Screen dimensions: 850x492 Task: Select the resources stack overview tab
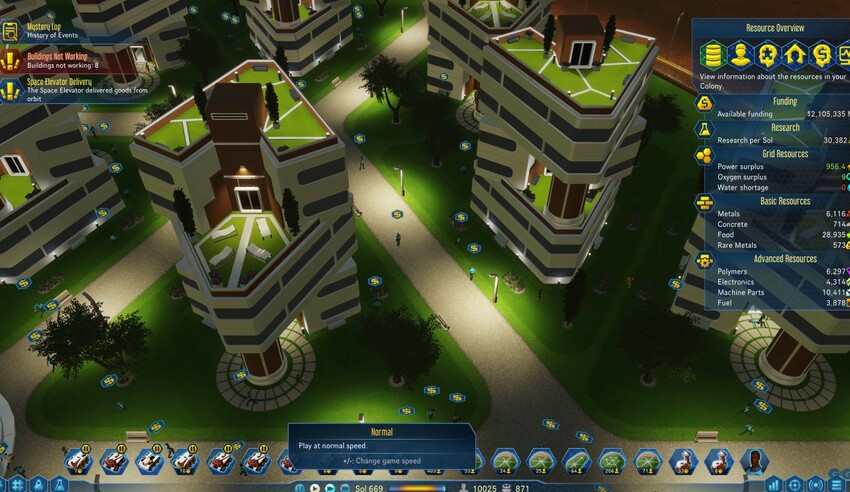coord(713,54)
